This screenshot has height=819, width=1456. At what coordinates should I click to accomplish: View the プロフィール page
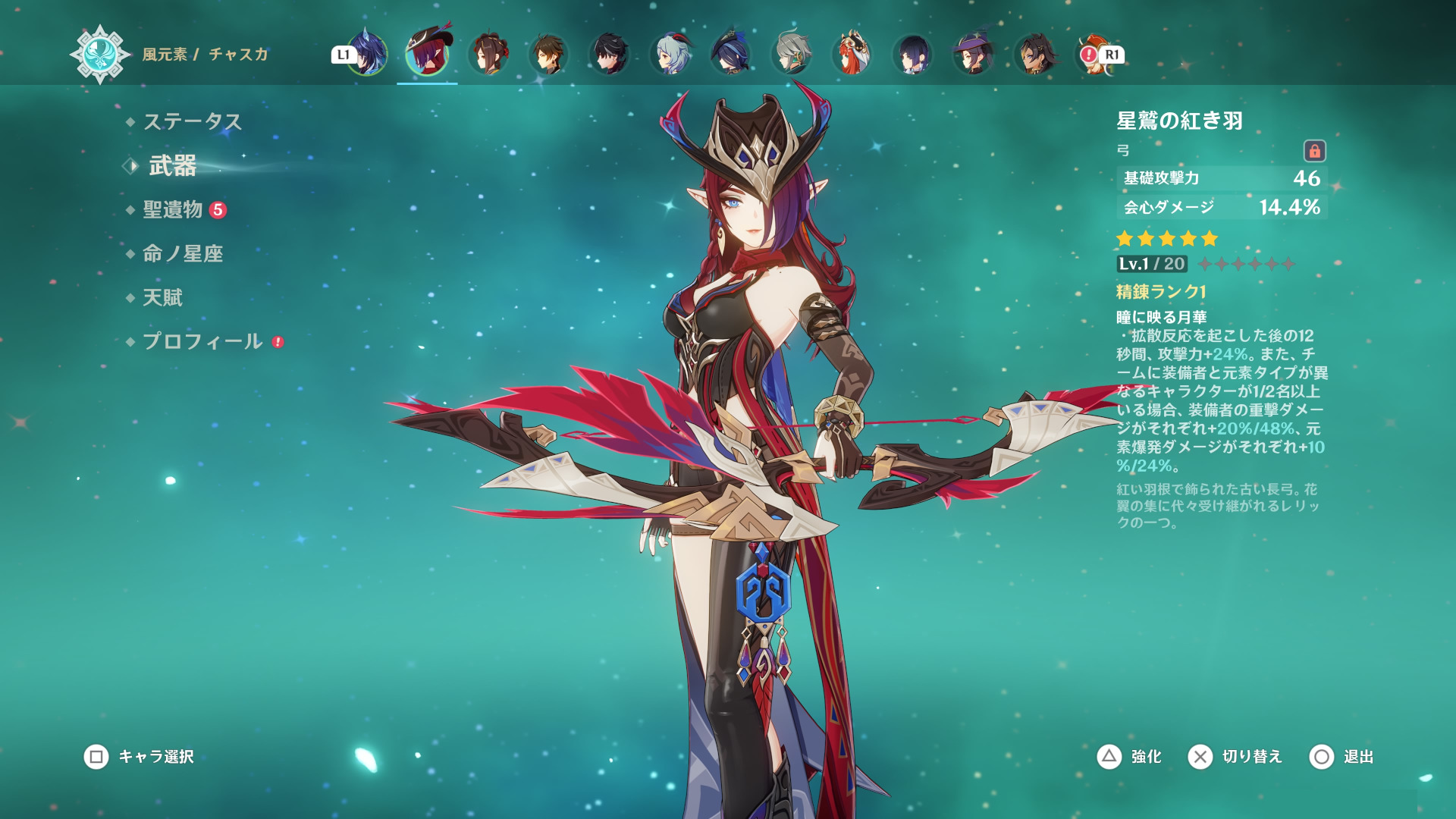(202, 341)
